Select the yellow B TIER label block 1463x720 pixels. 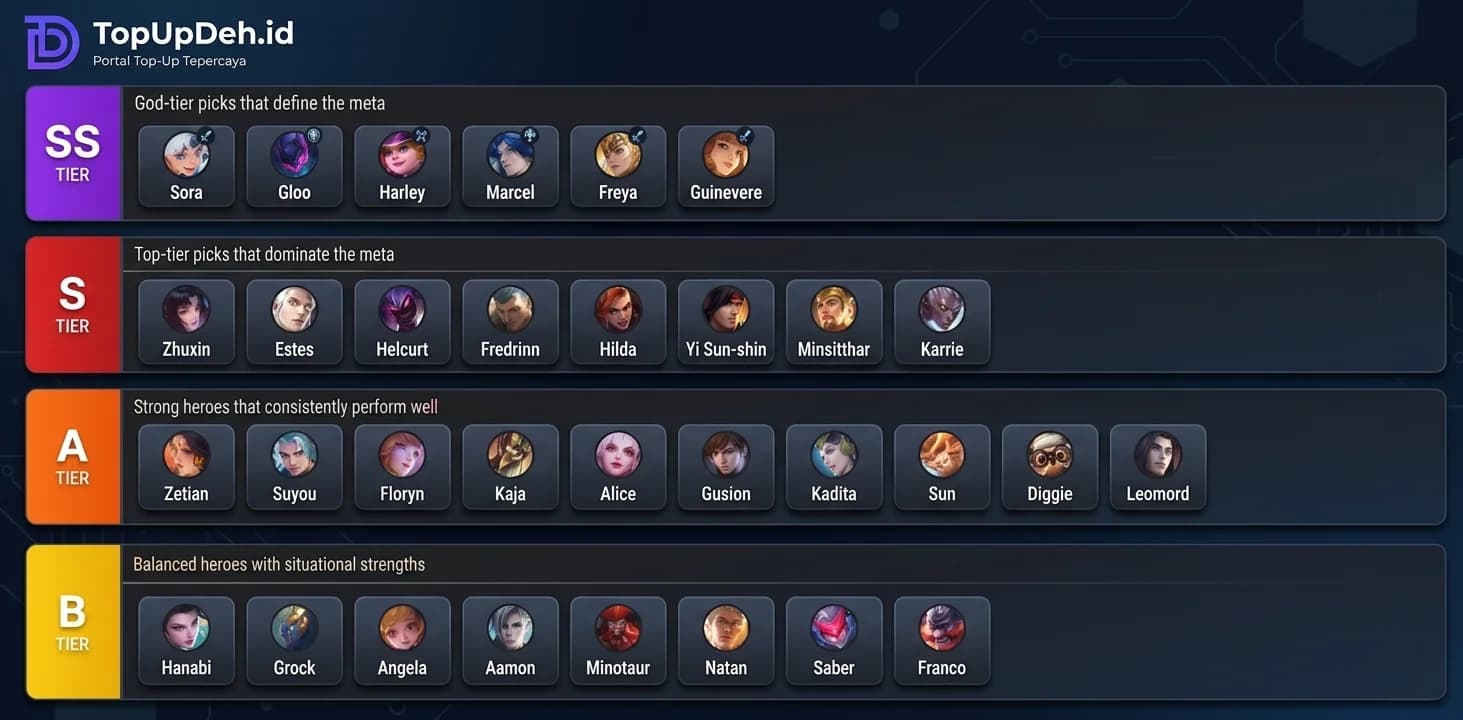tap(72, 621)
